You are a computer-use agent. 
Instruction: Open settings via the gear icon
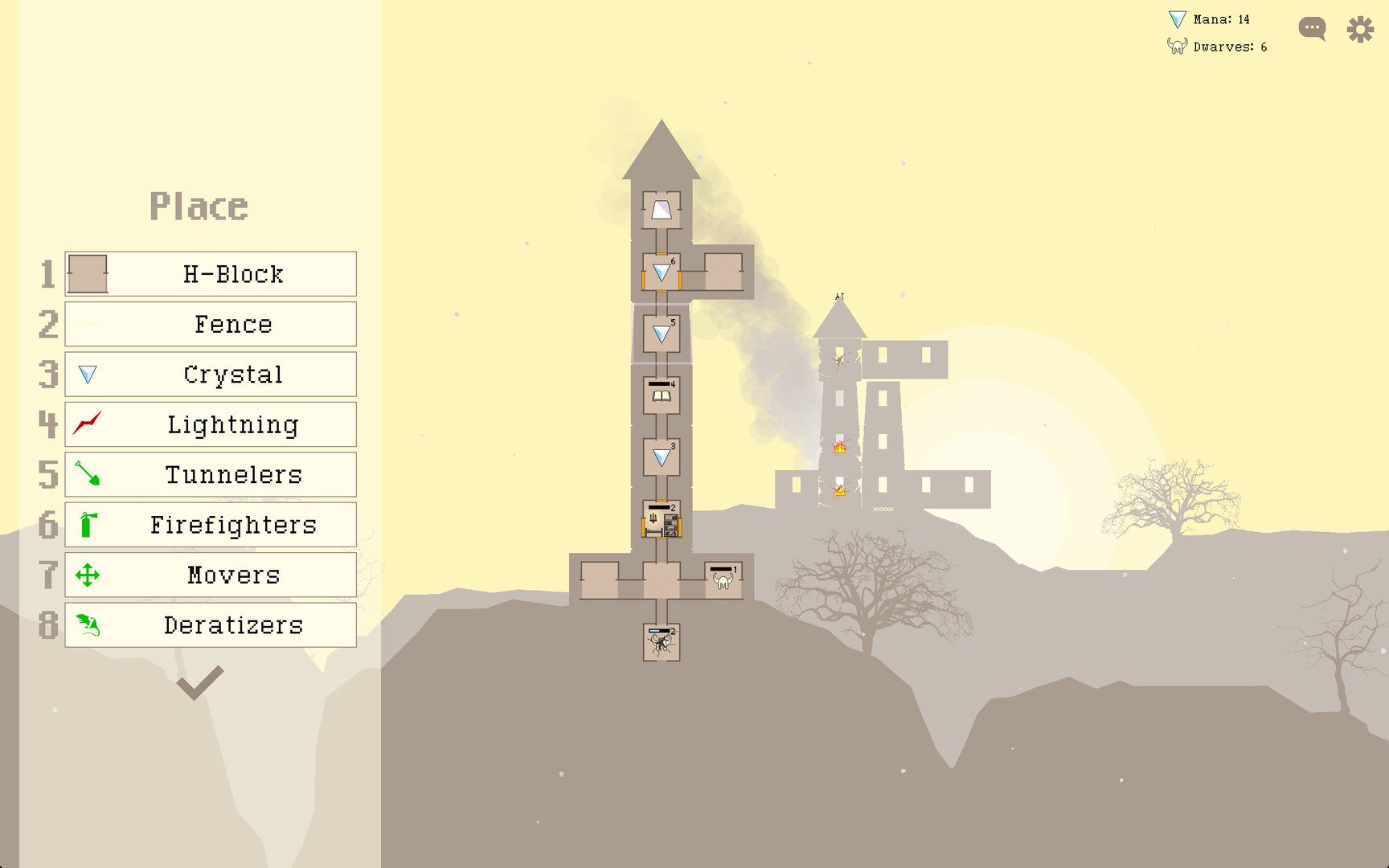point(1360,30)
